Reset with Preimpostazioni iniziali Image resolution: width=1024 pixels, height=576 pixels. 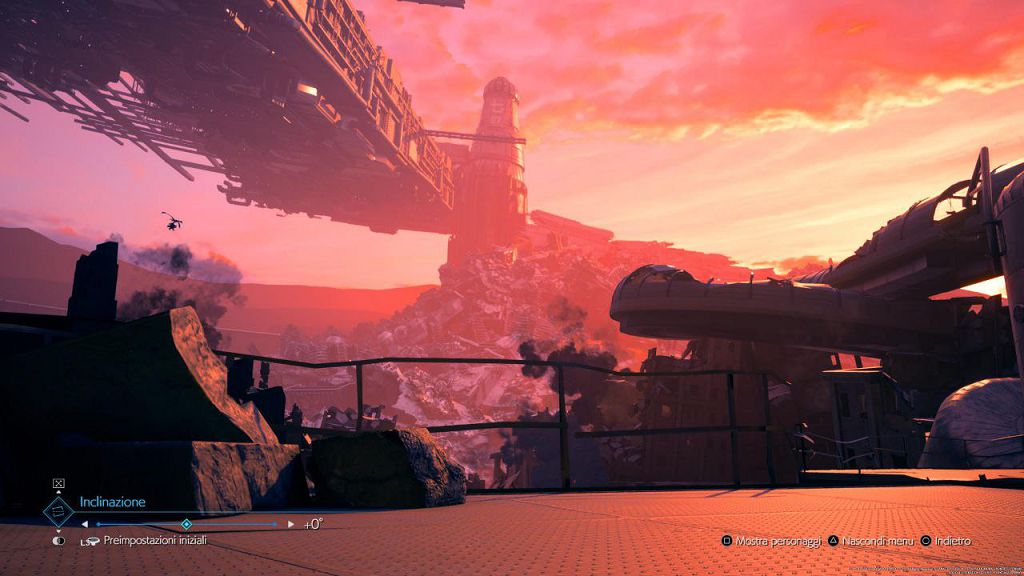click(x=154, y=541)
